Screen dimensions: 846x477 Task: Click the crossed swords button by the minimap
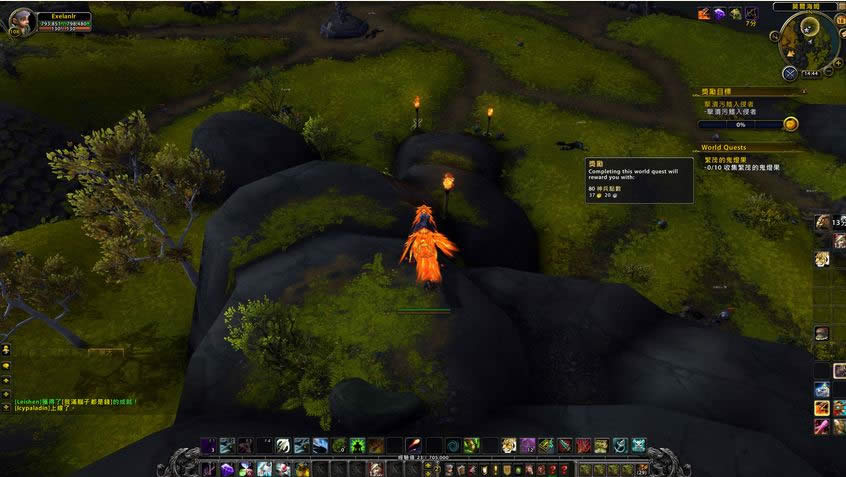790,72
